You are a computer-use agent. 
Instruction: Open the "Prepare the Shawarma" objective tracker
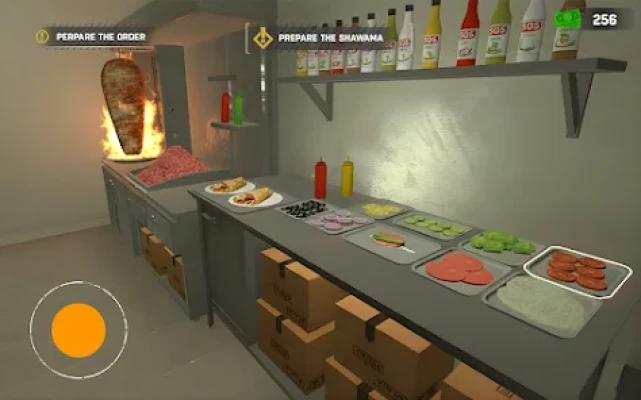coord(318,38)
